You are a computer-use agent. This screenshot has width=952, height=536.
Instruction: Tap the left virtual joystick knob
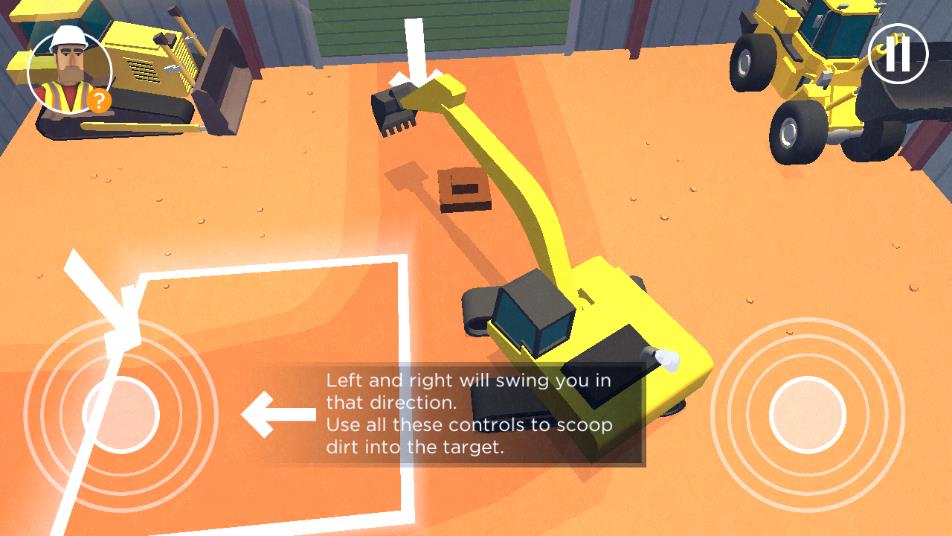pyautogui.click(x=121, y=412)
